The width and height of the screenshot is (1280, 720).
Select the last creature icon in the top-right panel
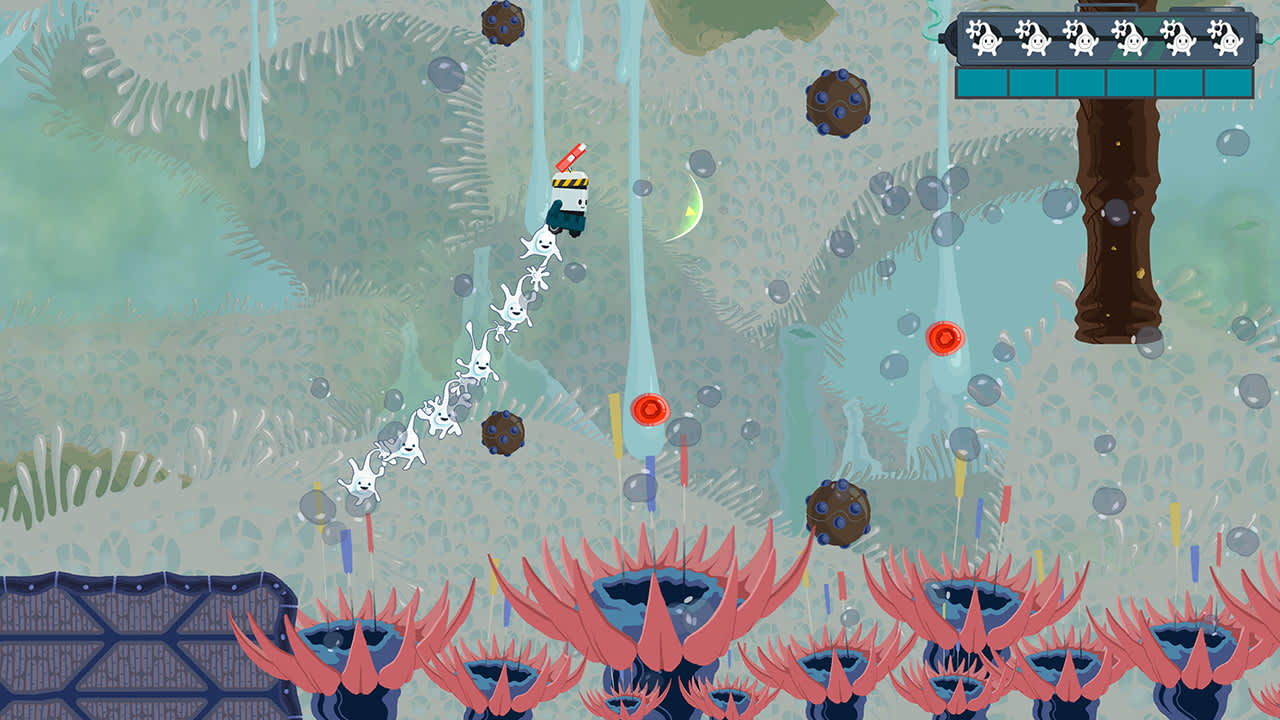(1228, 38)
